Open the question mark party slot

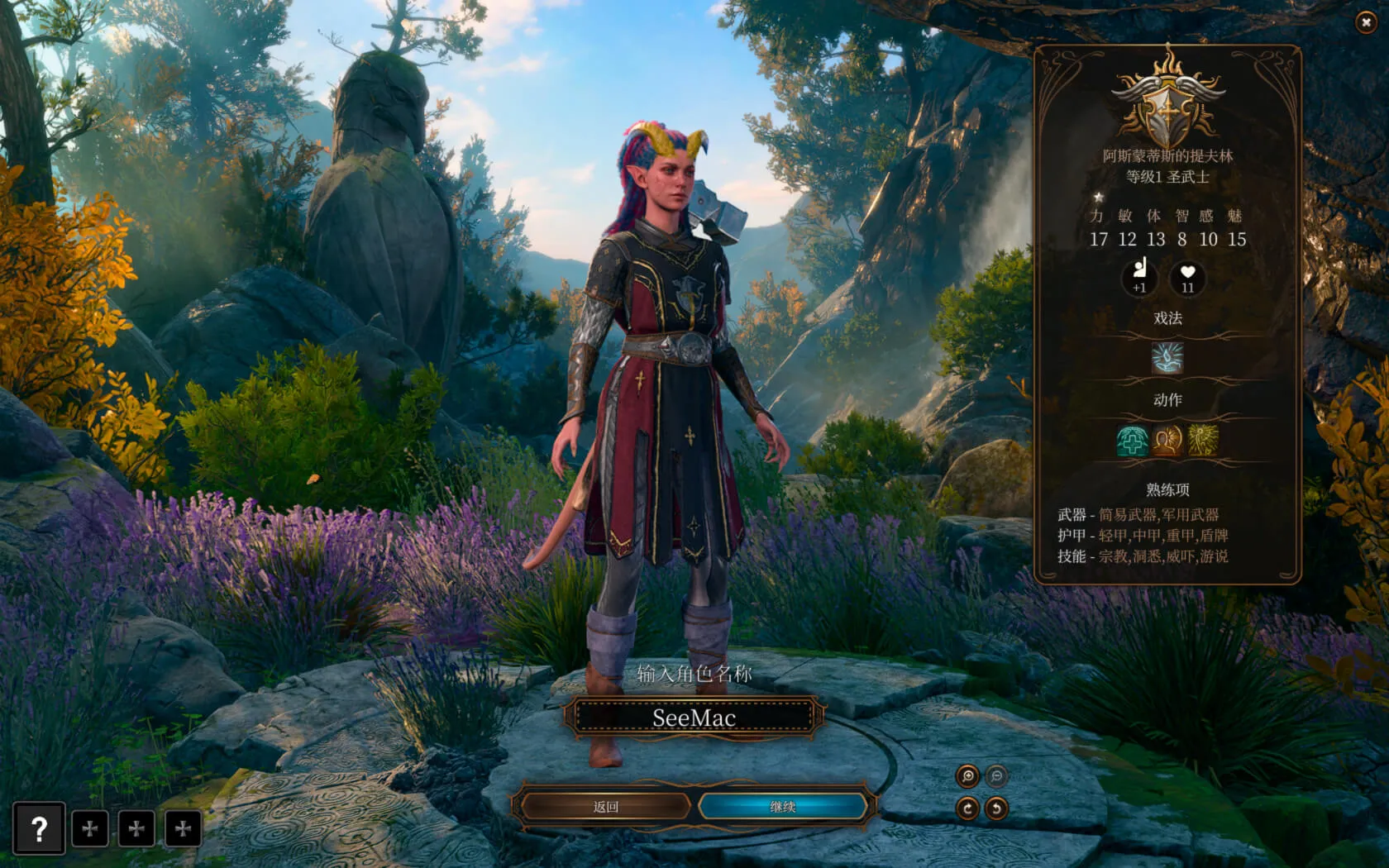pos(39,828)
